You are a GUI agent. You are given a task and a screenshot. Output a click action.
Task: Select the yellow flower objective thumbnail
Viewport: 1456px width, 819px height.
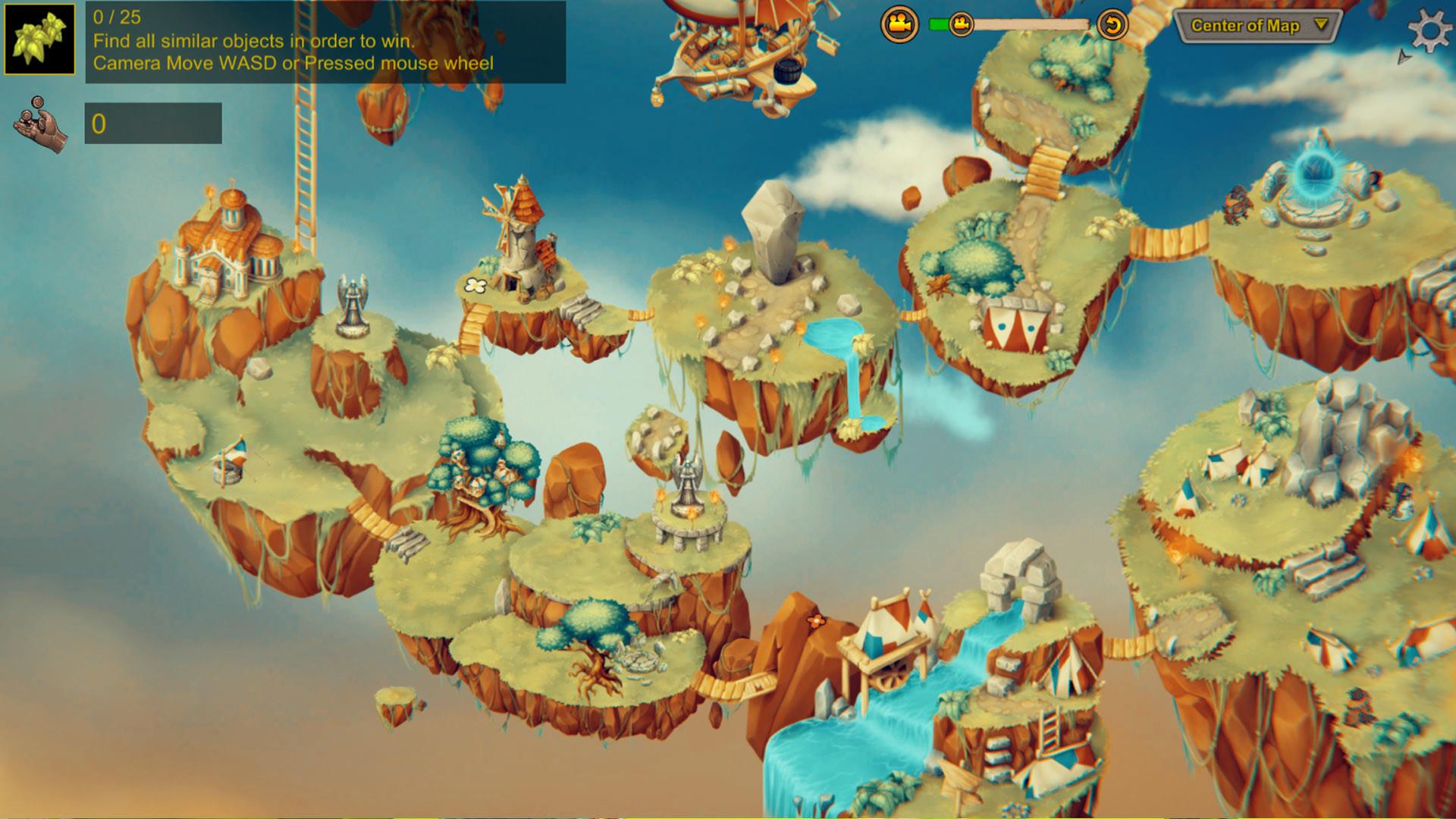[x=39, y=39]
